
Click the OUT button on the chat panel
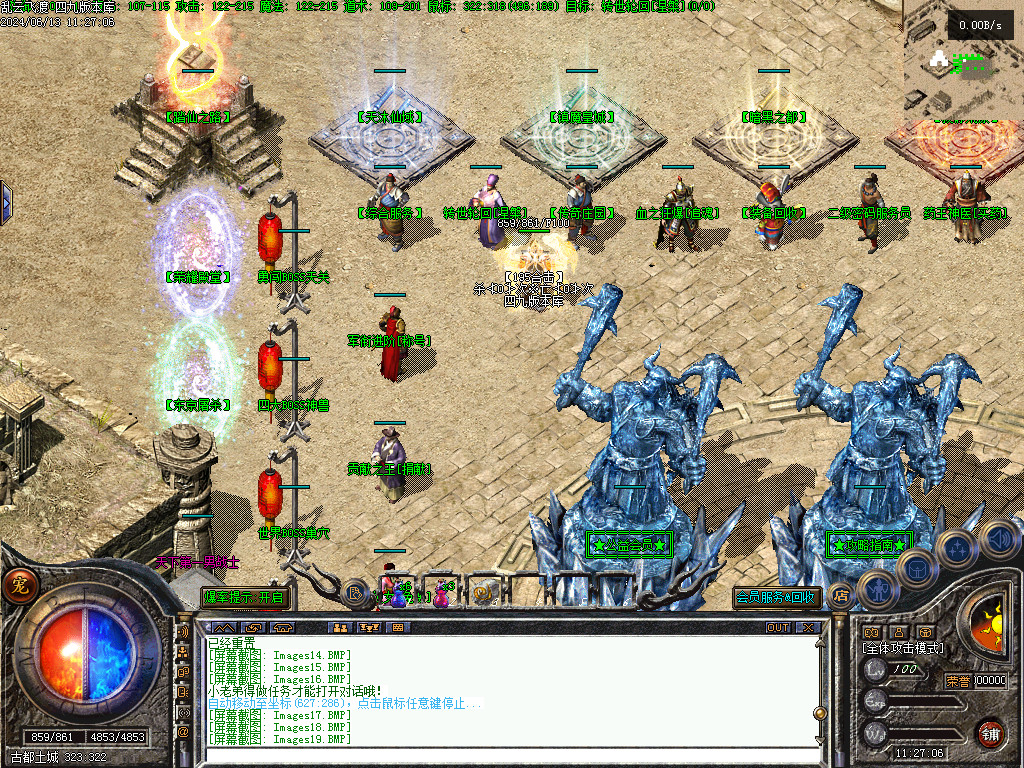click(778, 628)
